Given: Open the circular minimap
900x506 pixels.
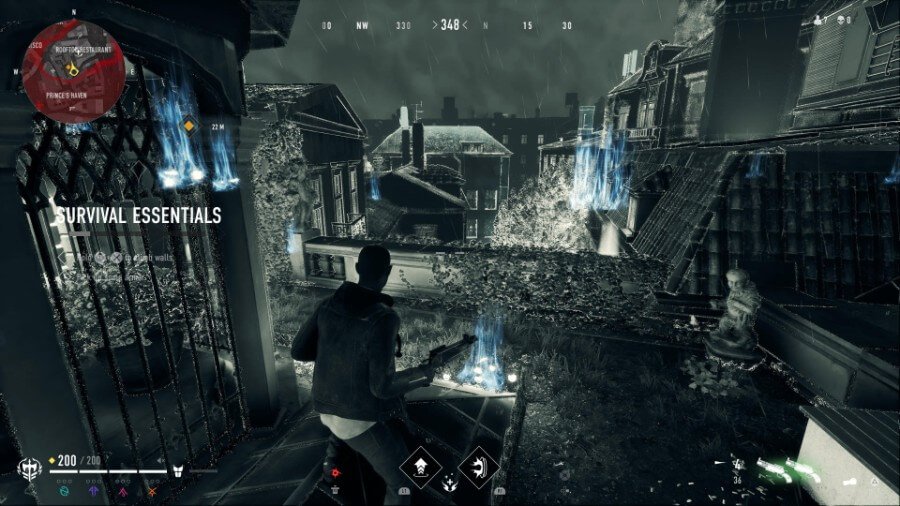Looking at the screenshot, I should (73, 71).
